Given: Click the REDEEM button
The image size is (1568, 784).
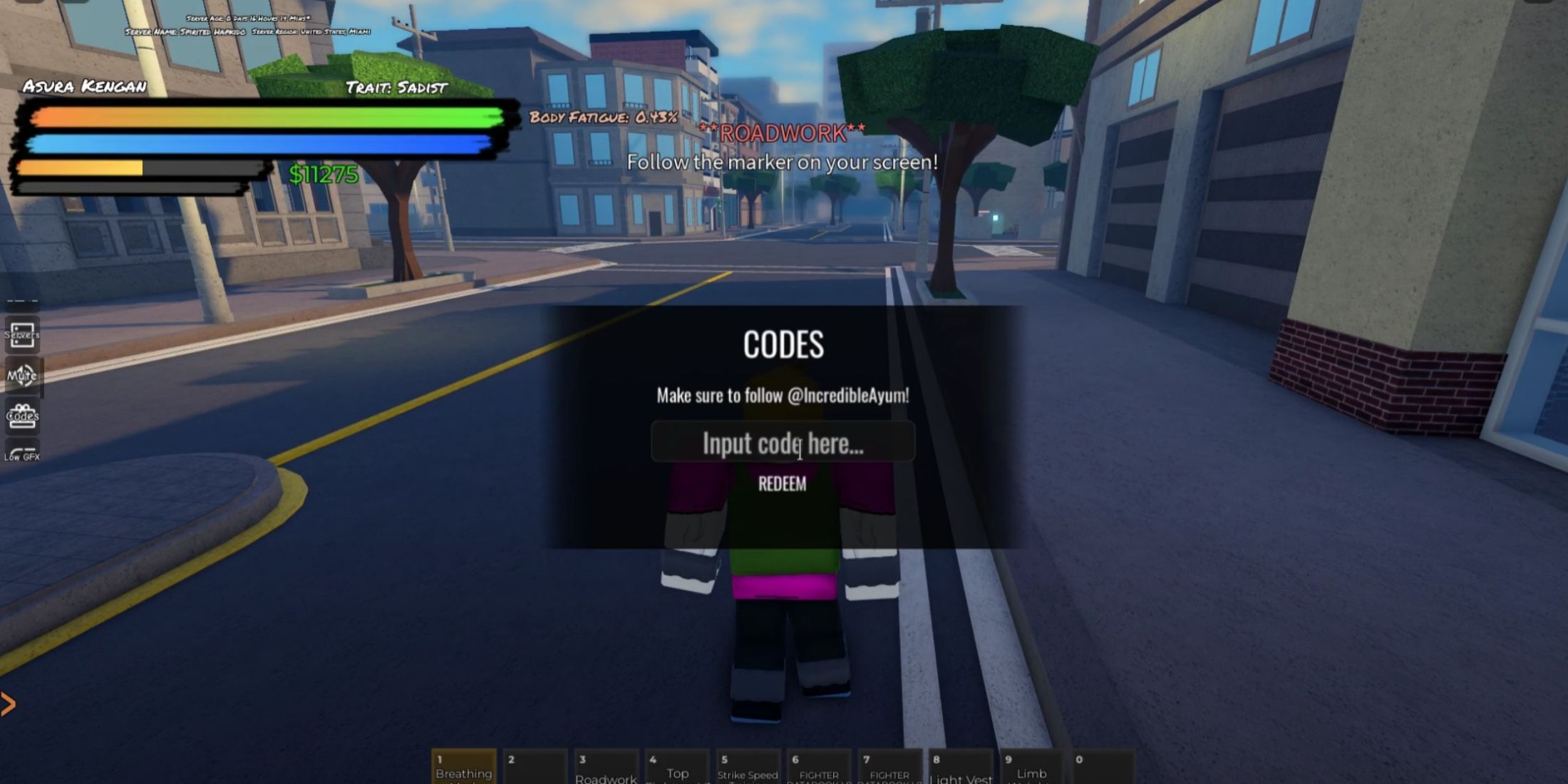Looking at the screenshot, I should coord(783,485).
